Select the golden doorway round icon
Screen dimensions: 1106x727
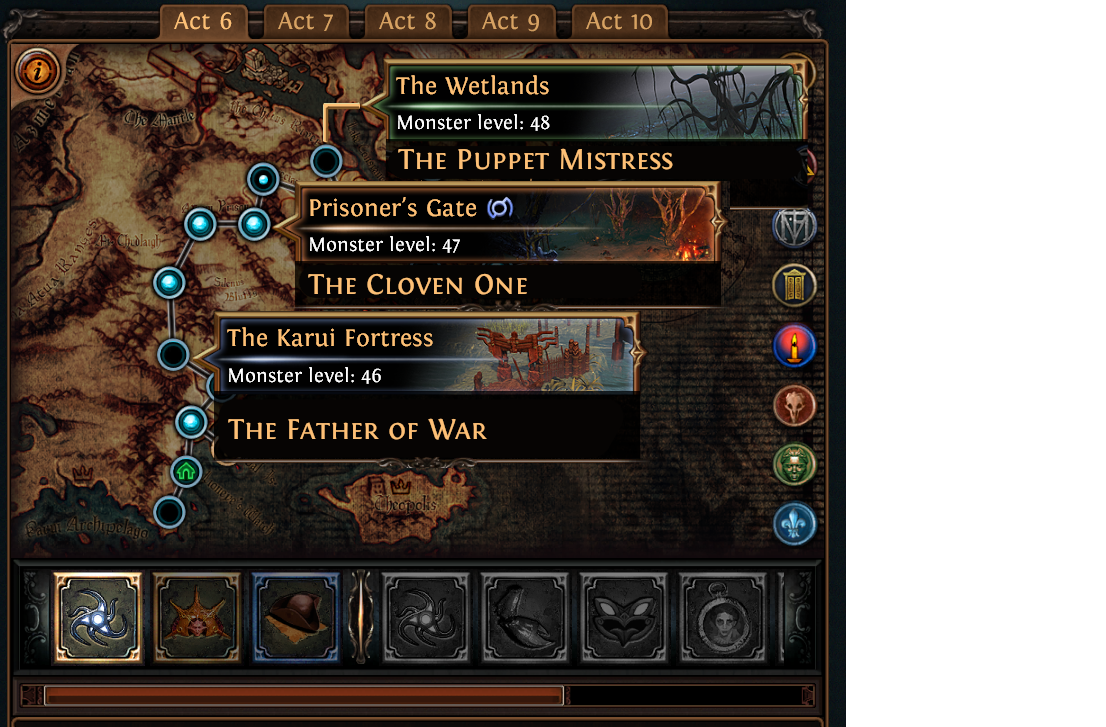[795, 287]
